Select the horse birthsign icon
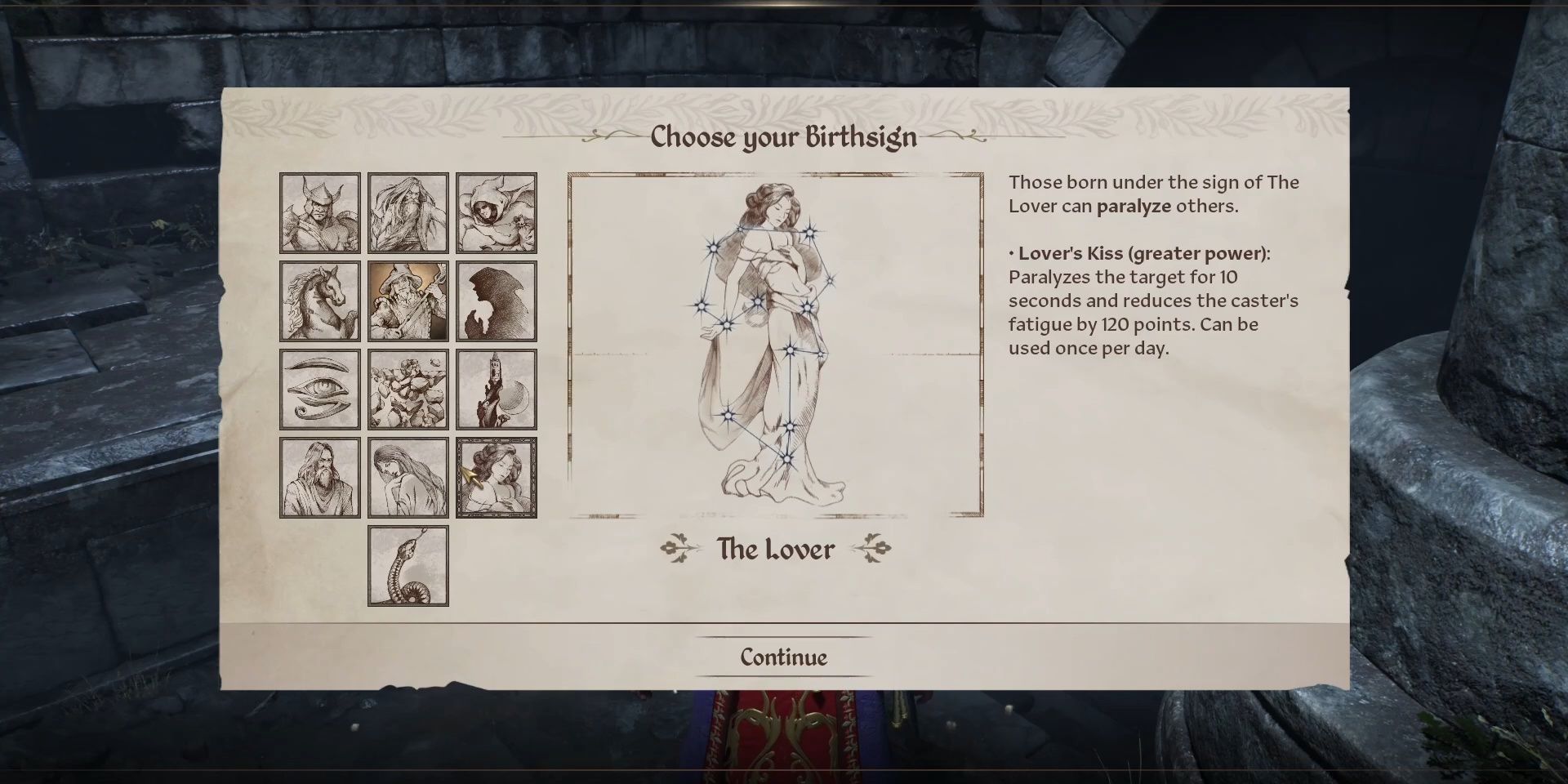This screenshot has width=1568, height=784. 319,301
